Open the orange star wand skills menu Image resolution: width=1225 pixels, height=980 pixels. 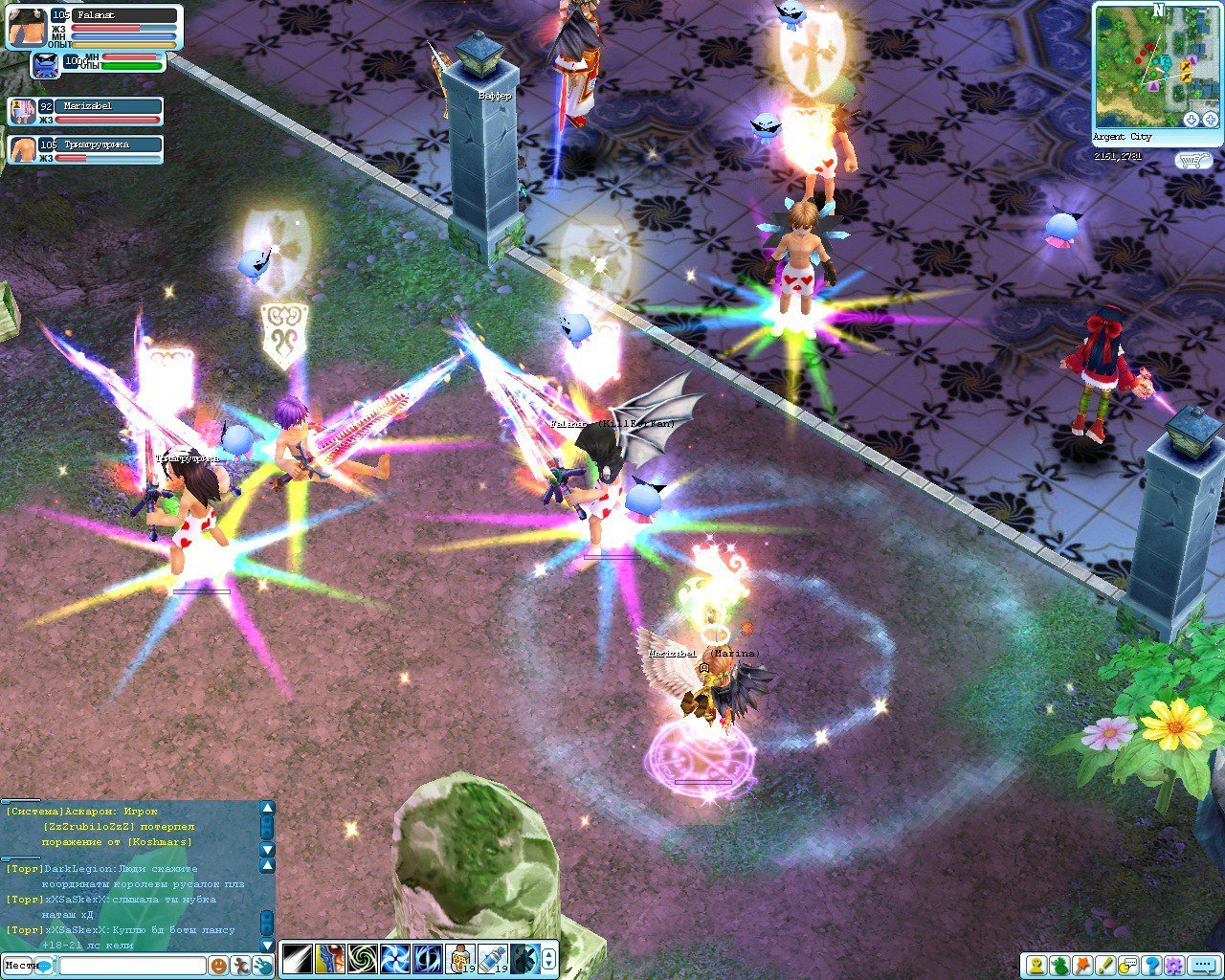(x=1082, y=965)
